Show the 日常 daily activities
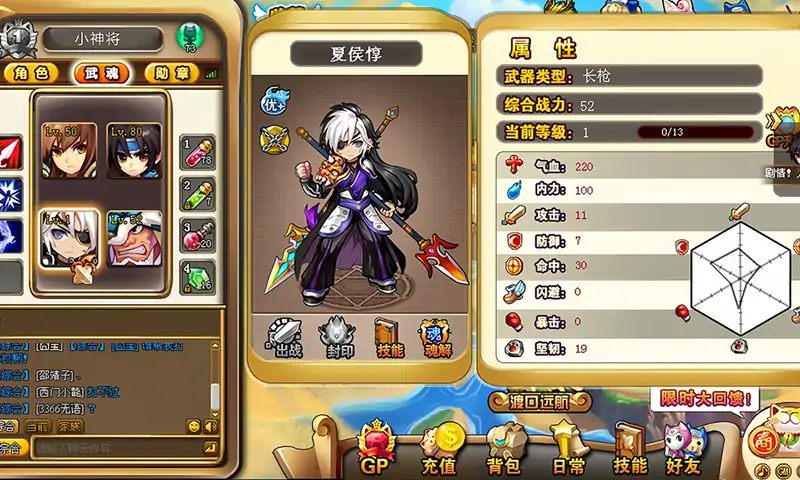This screenshot has width=800, height=480. tap(567, 449)
